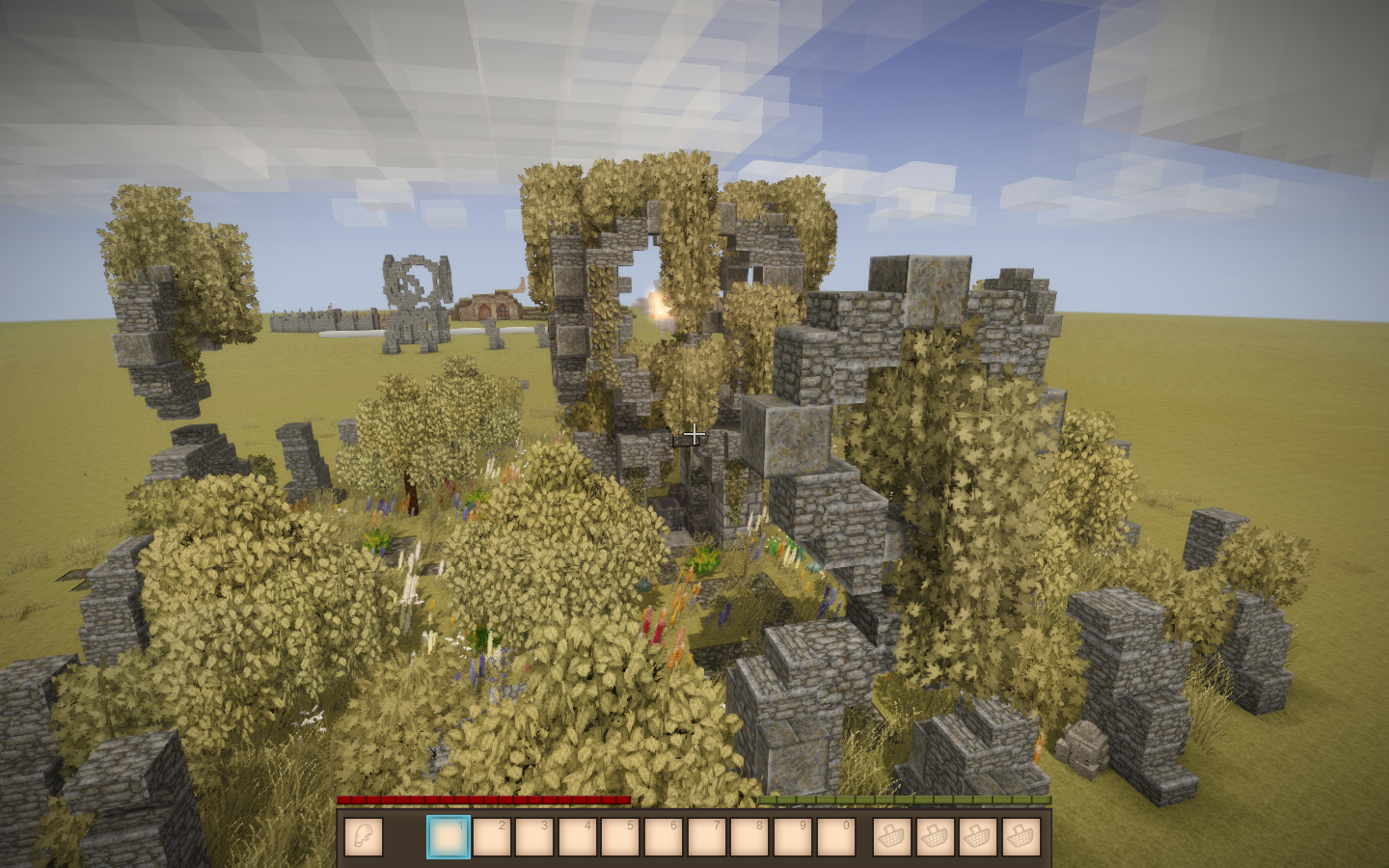This screenshot has width=1389, height=868.
Task: Click hotbar slot 6
Action: [664, 837]
